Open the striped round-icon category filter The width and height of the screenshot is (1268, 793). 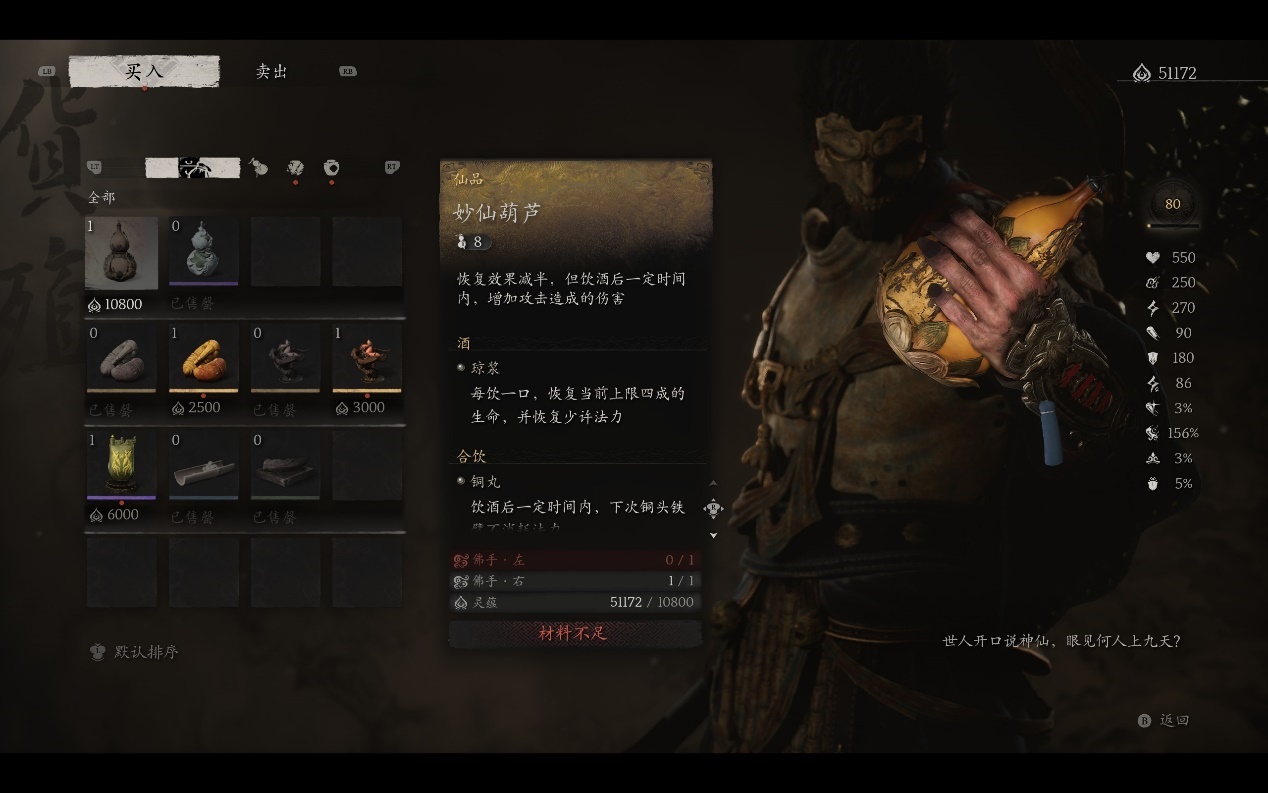click(295, 168)
